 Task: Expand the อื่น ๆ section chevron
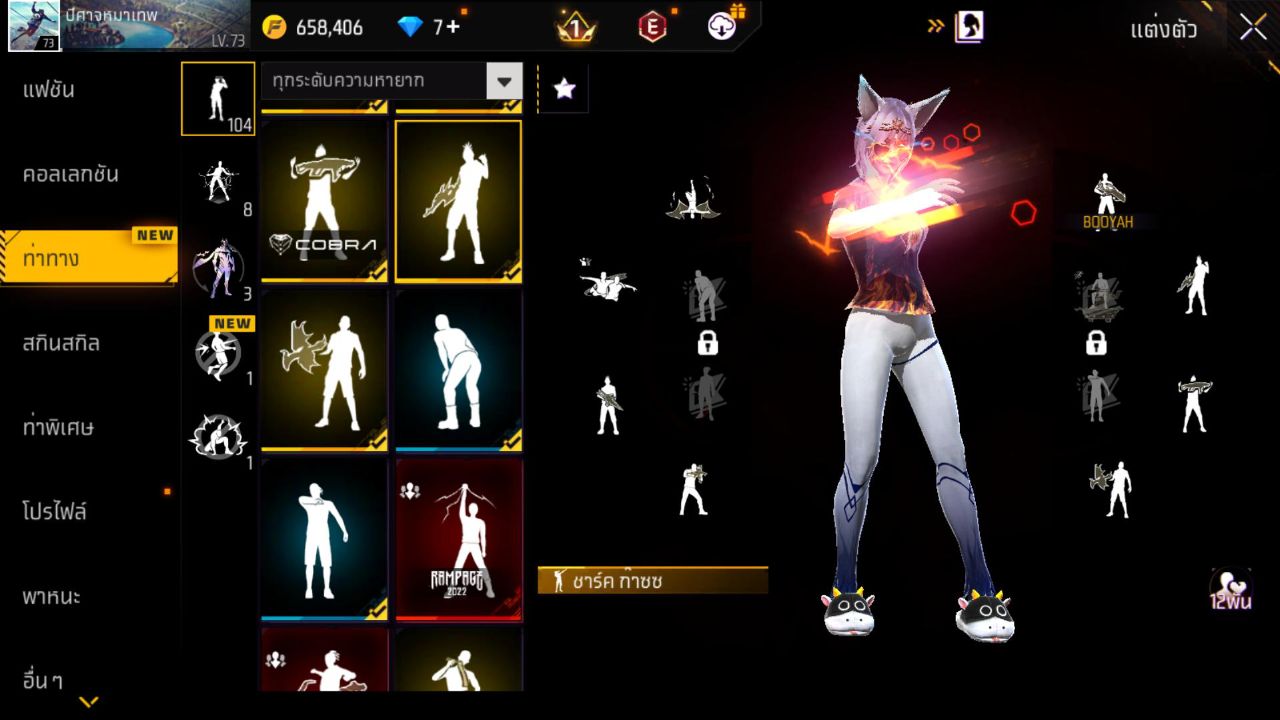point(88,702)
